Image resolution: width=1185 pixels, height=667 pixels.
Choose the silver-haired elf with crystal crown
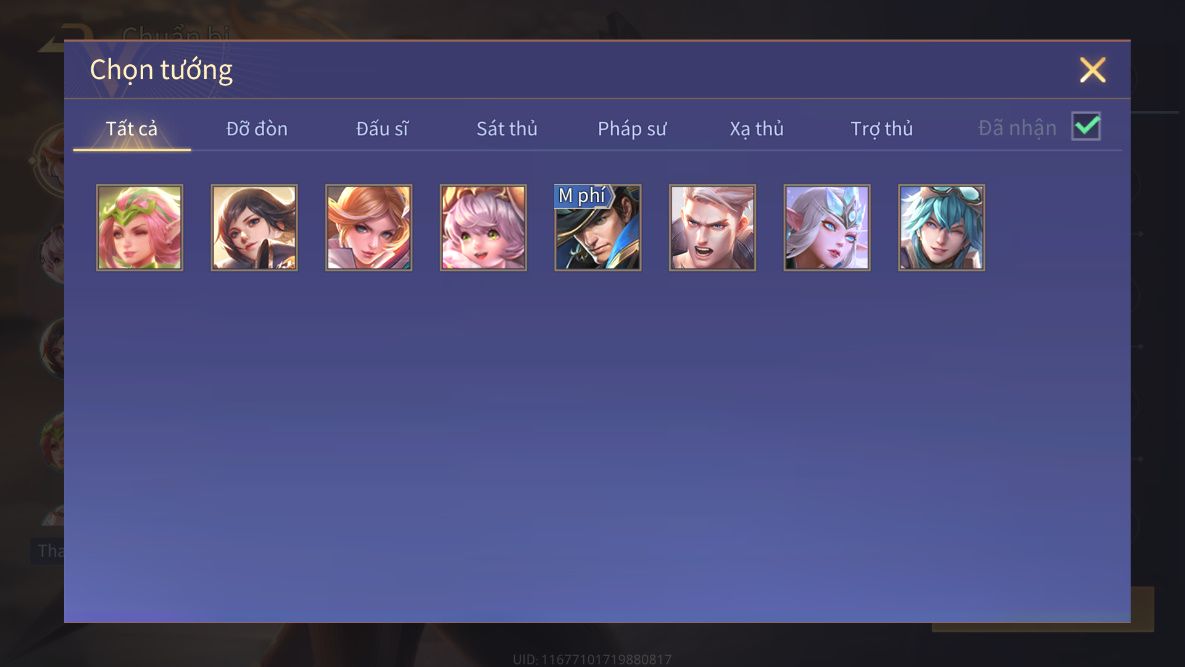827,228
